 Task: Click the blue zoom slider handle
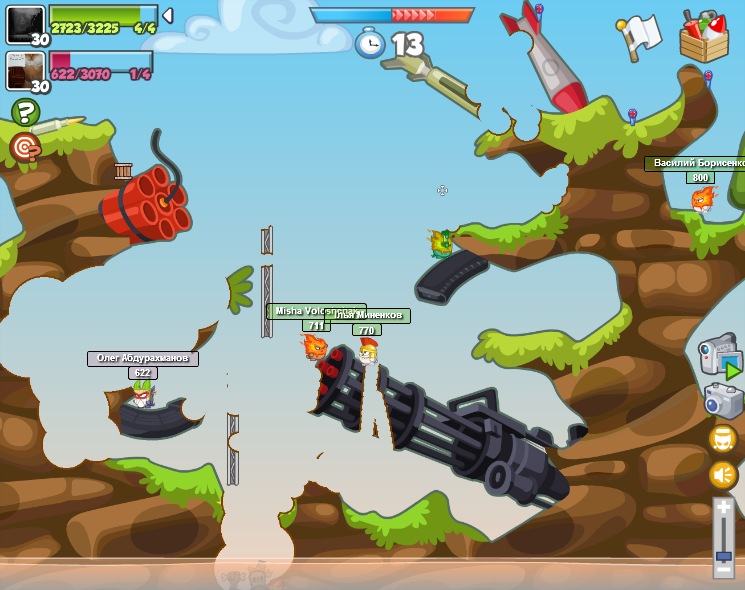723,556
